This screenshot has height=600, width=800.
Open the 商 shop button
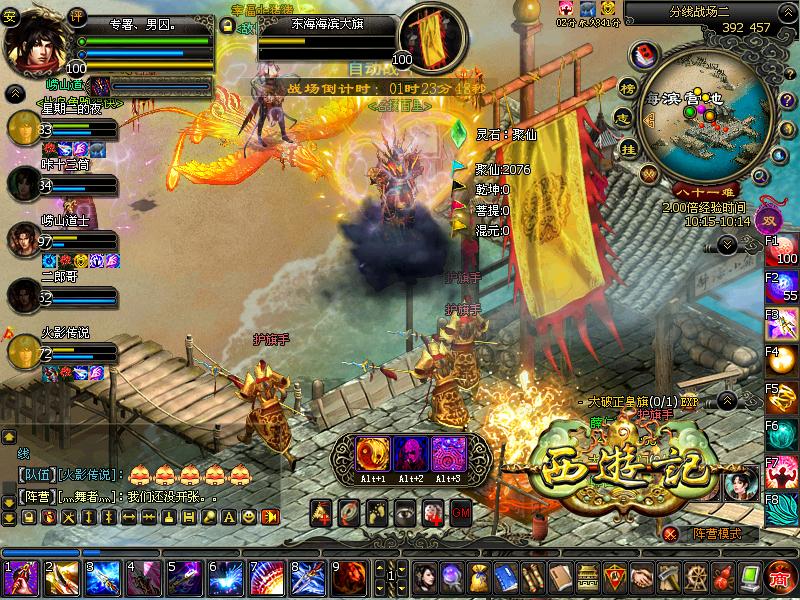780,578
